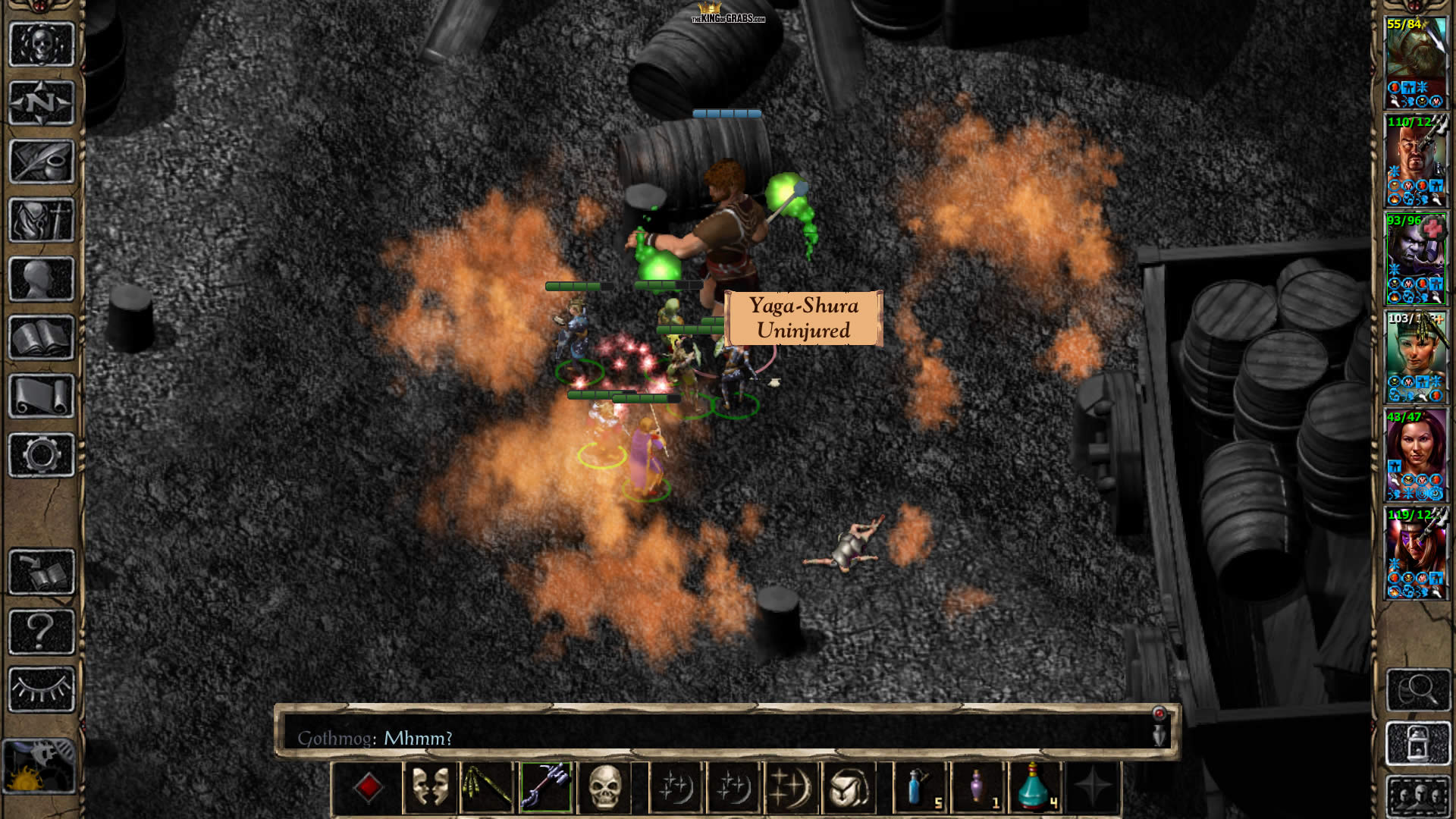
Task: Open the options gear menu
Action: click(42, 455)
